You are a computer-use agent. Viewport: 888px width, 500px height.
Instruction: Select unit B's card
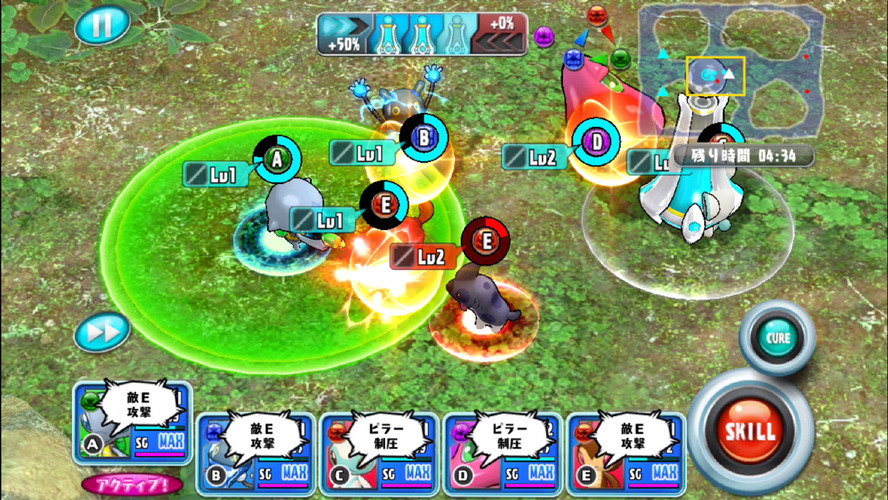click(x=255, y=455)
